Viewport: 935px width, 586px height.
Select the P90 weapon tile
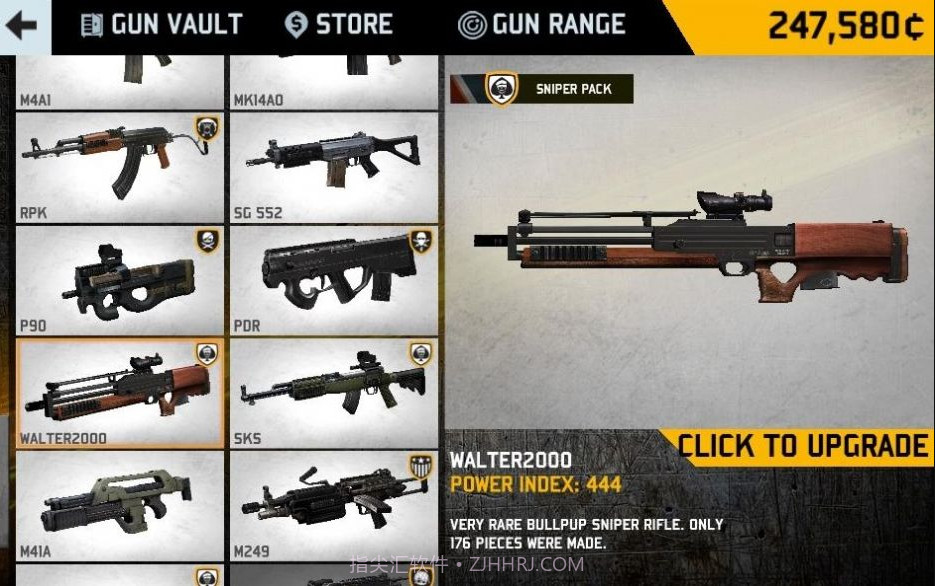(120, 280)
